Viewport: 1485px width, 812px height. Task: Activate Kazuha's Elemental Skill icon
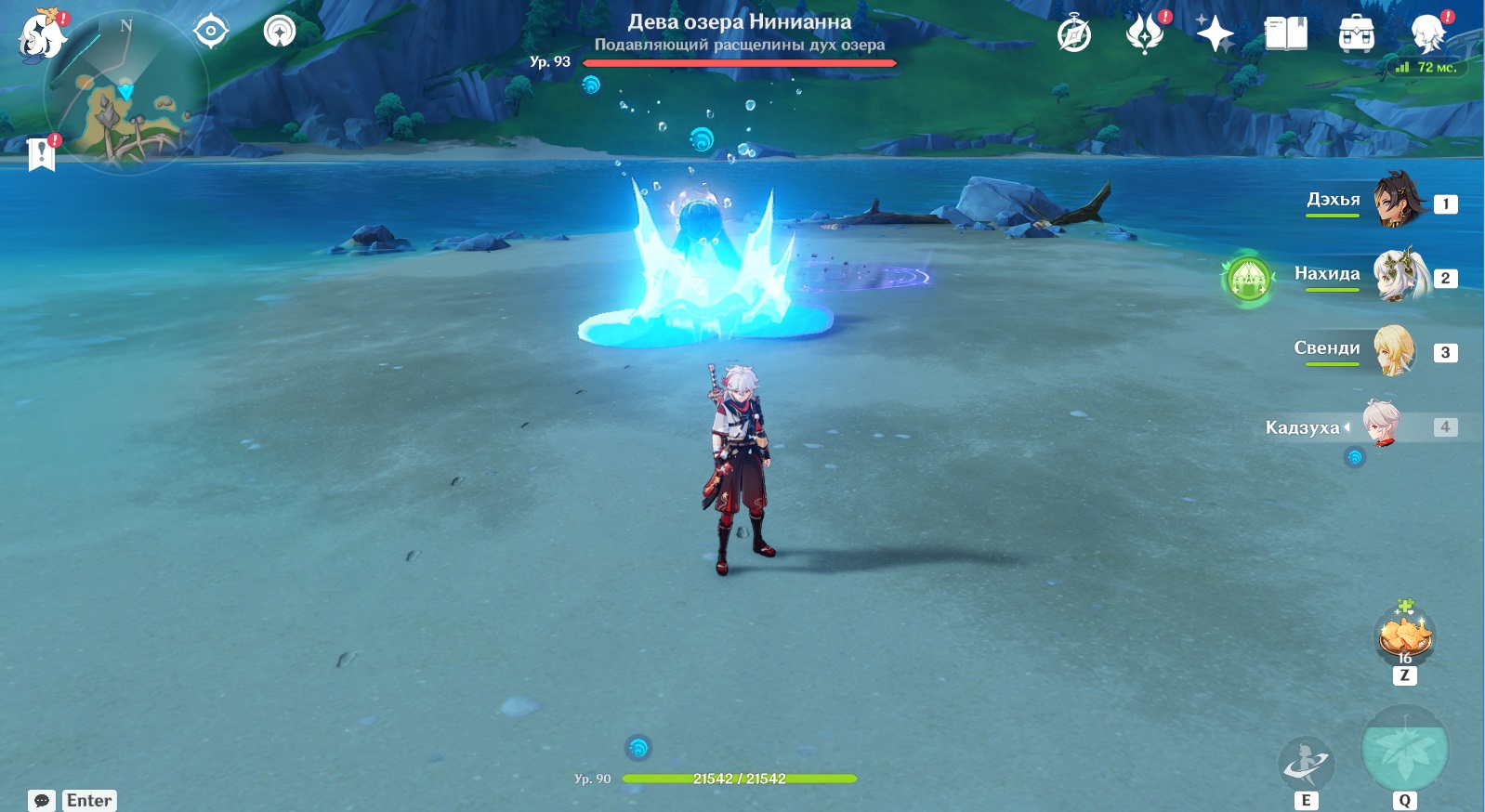coord(1306,764)
